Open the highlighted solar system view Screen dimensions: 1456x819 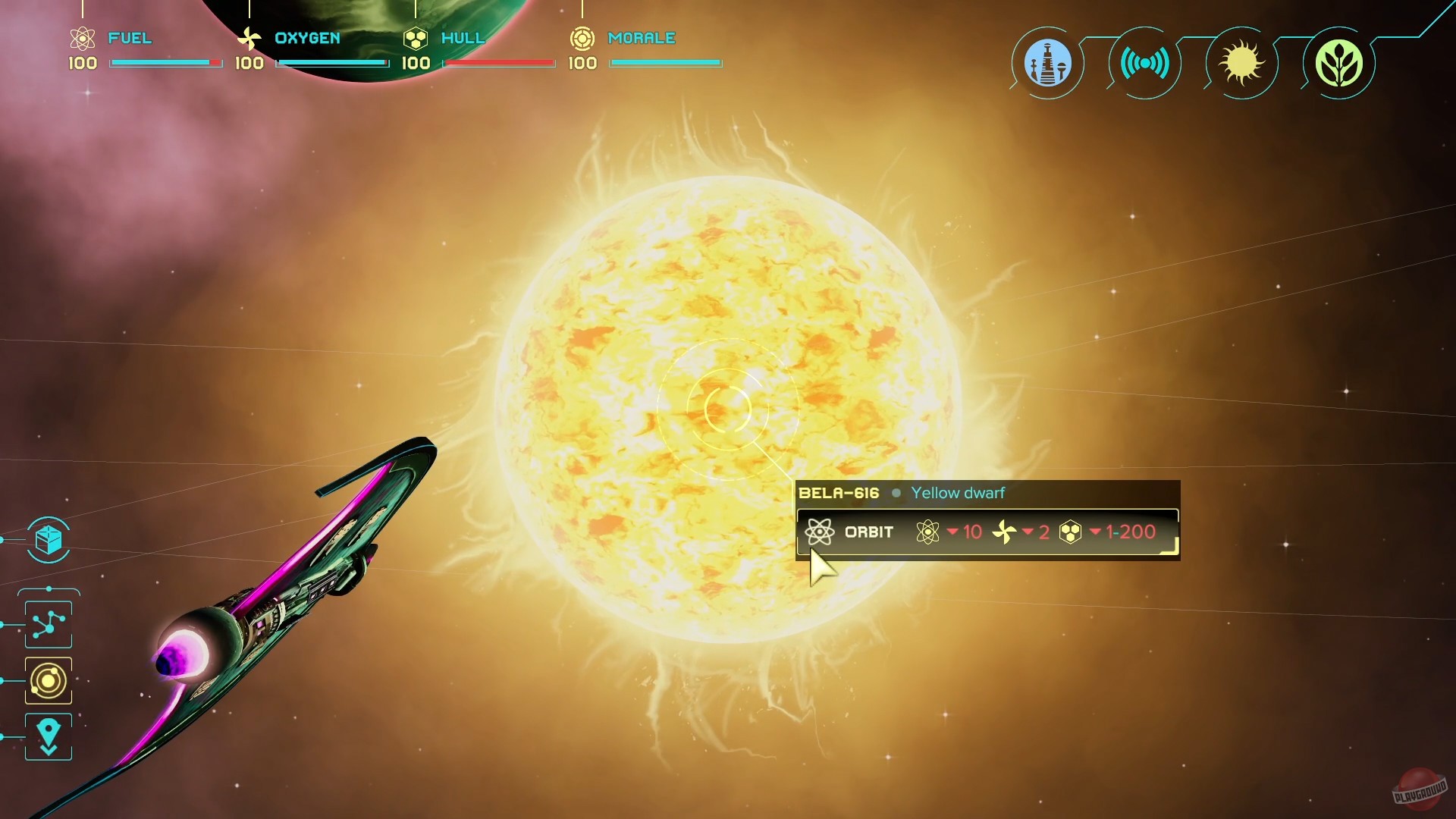pos(48,680)
